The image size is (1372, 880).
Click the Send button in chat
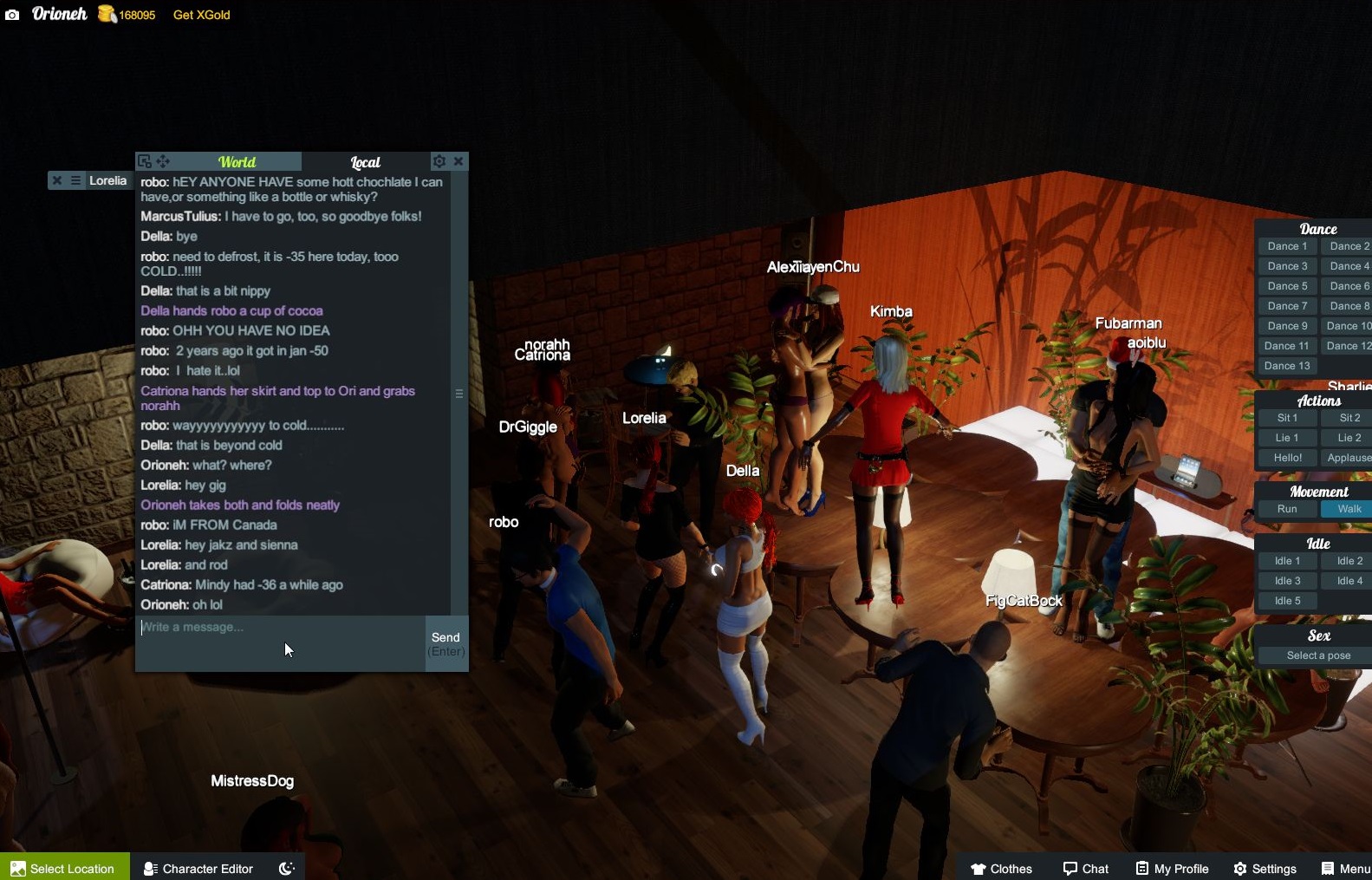(x=445, y=642)
